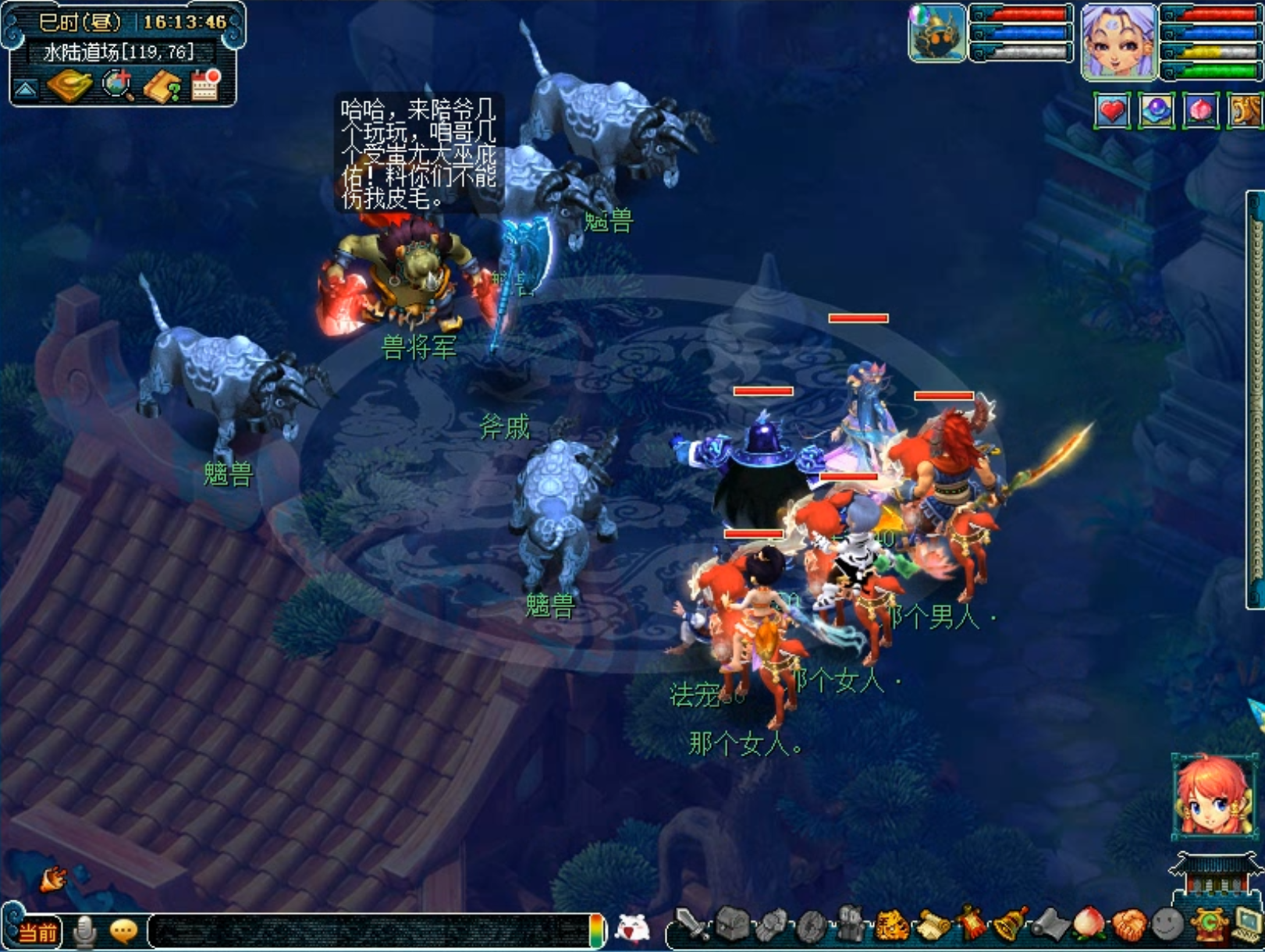Select the pet portrait at top
The image size is (1265, 952).
(x=936, y=34)
